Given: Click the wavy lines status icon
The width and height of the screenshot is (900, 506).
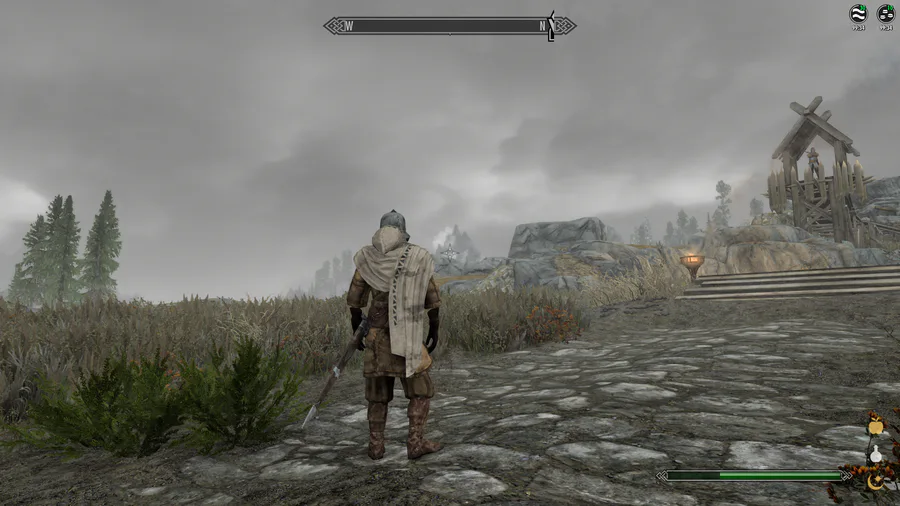Looking at the screenshot, I should pos(857,13).
